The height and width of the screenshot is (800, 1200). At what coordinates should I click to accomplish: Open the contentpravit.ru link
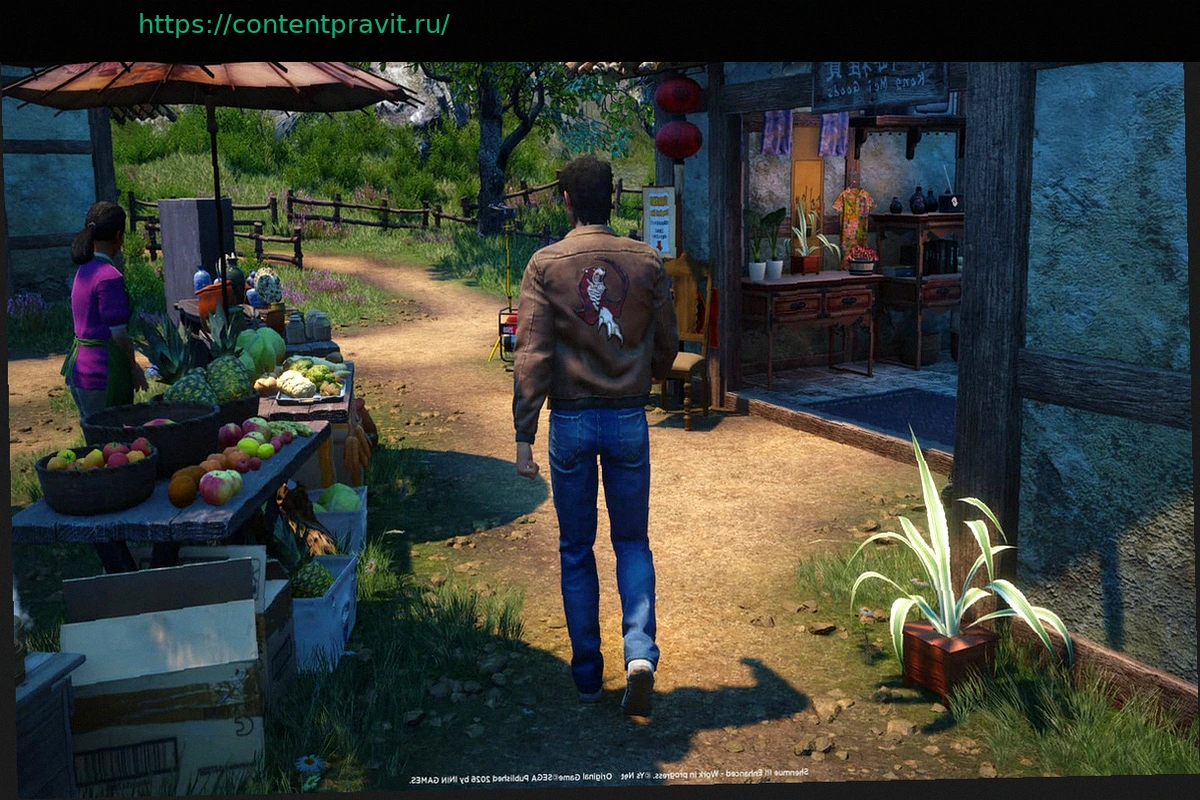[294, 24]
